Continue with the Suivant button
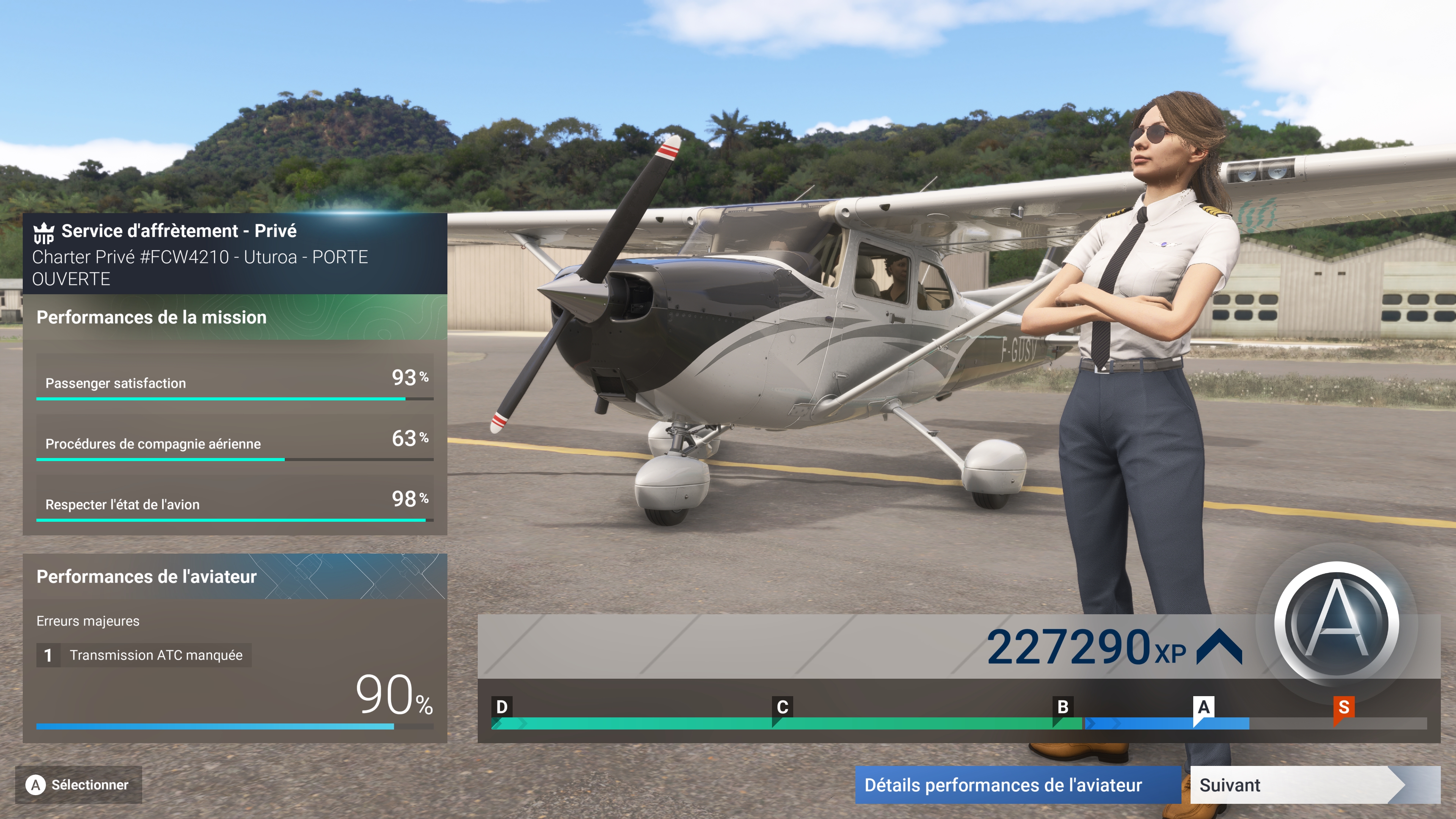Screen dimensions: 1456x819 coord(1294,785)
